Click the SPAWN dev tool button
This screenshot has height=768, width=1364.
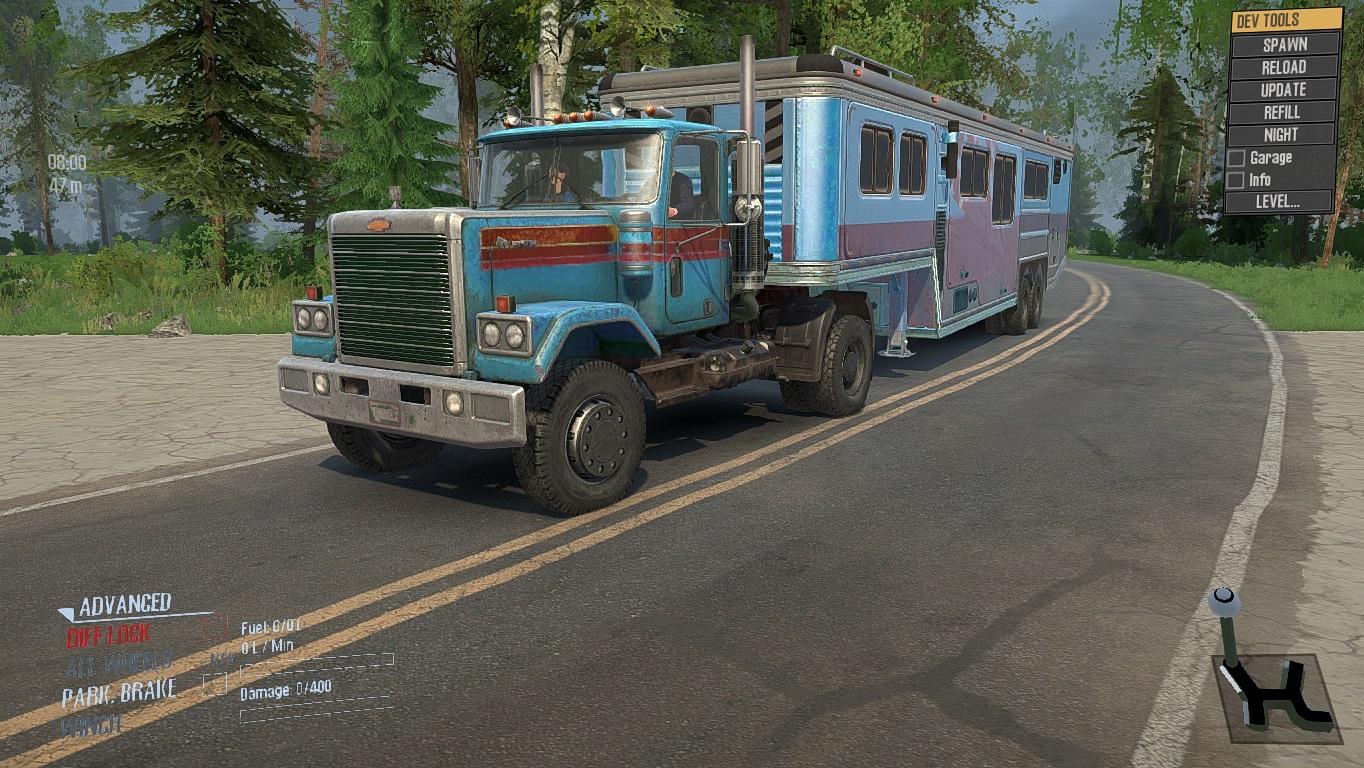click(x=1284, y=45)
